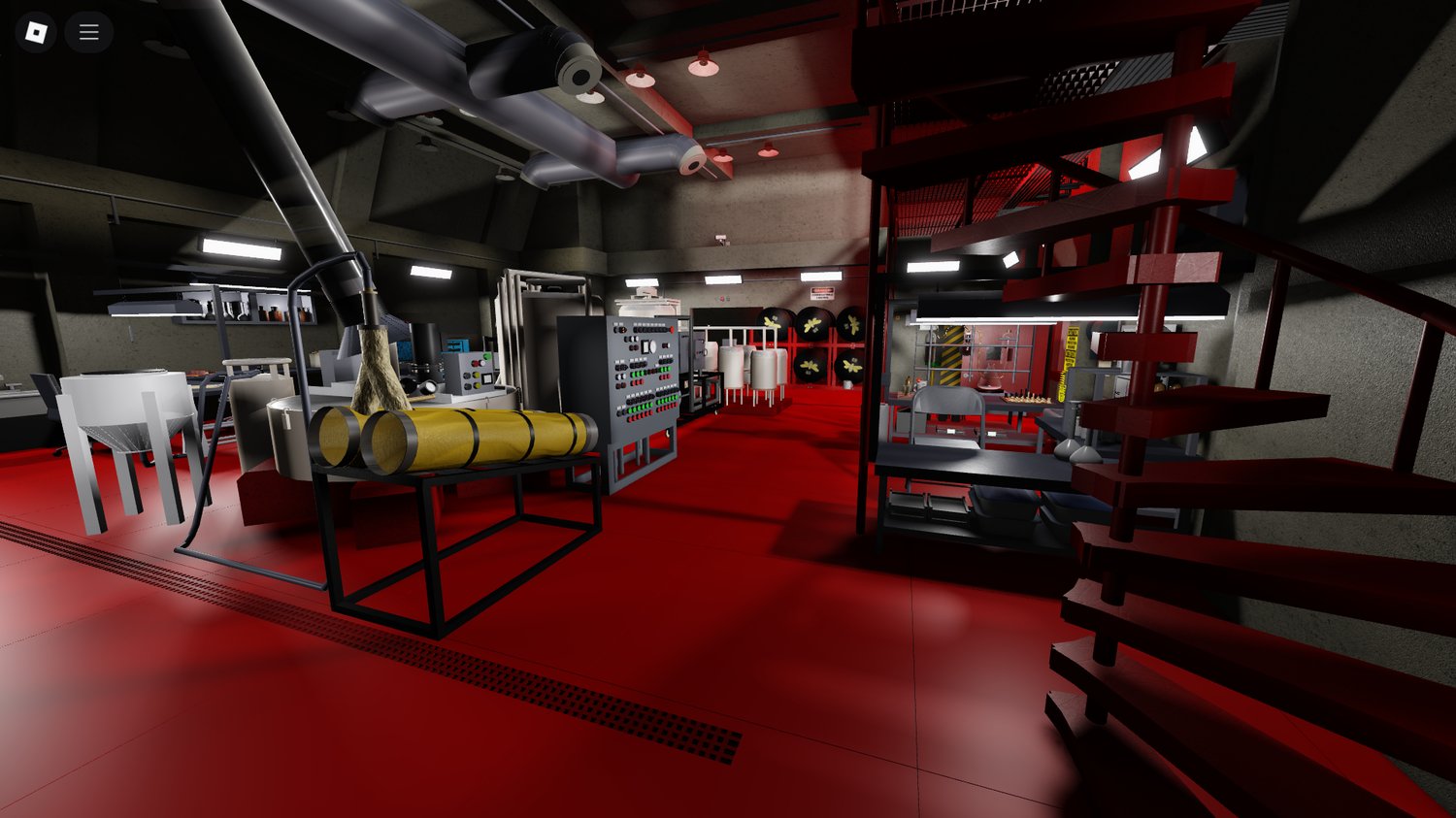Click the round gauge dial on the panel
The image size is (1456, 818).
pos(653,344)
